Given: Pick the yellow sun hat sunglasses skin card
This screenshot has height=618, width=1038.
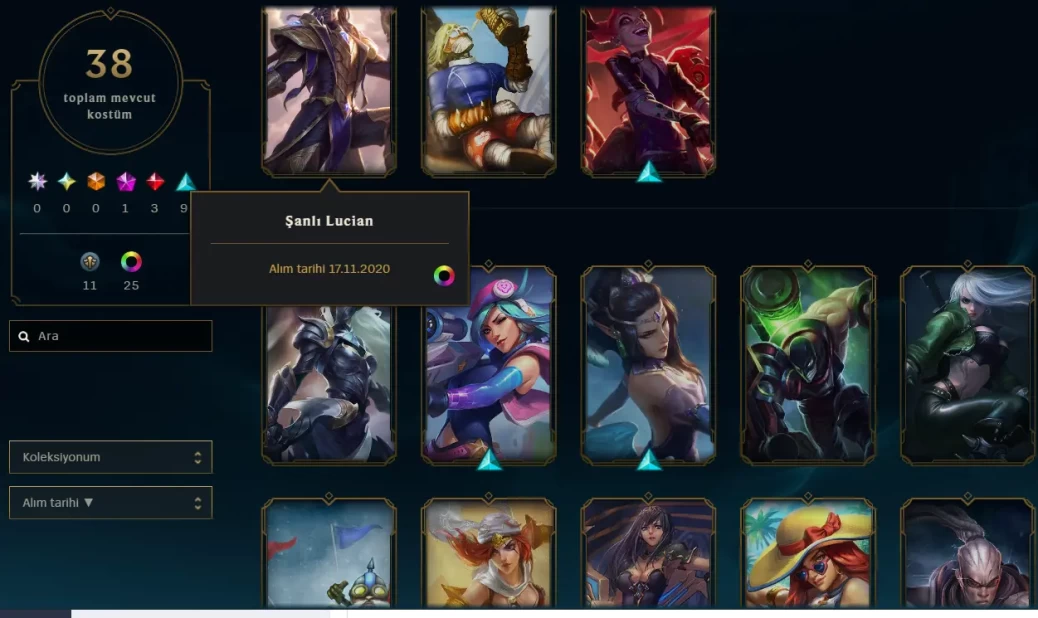Looking at the screenshot, I should (808, 553).
